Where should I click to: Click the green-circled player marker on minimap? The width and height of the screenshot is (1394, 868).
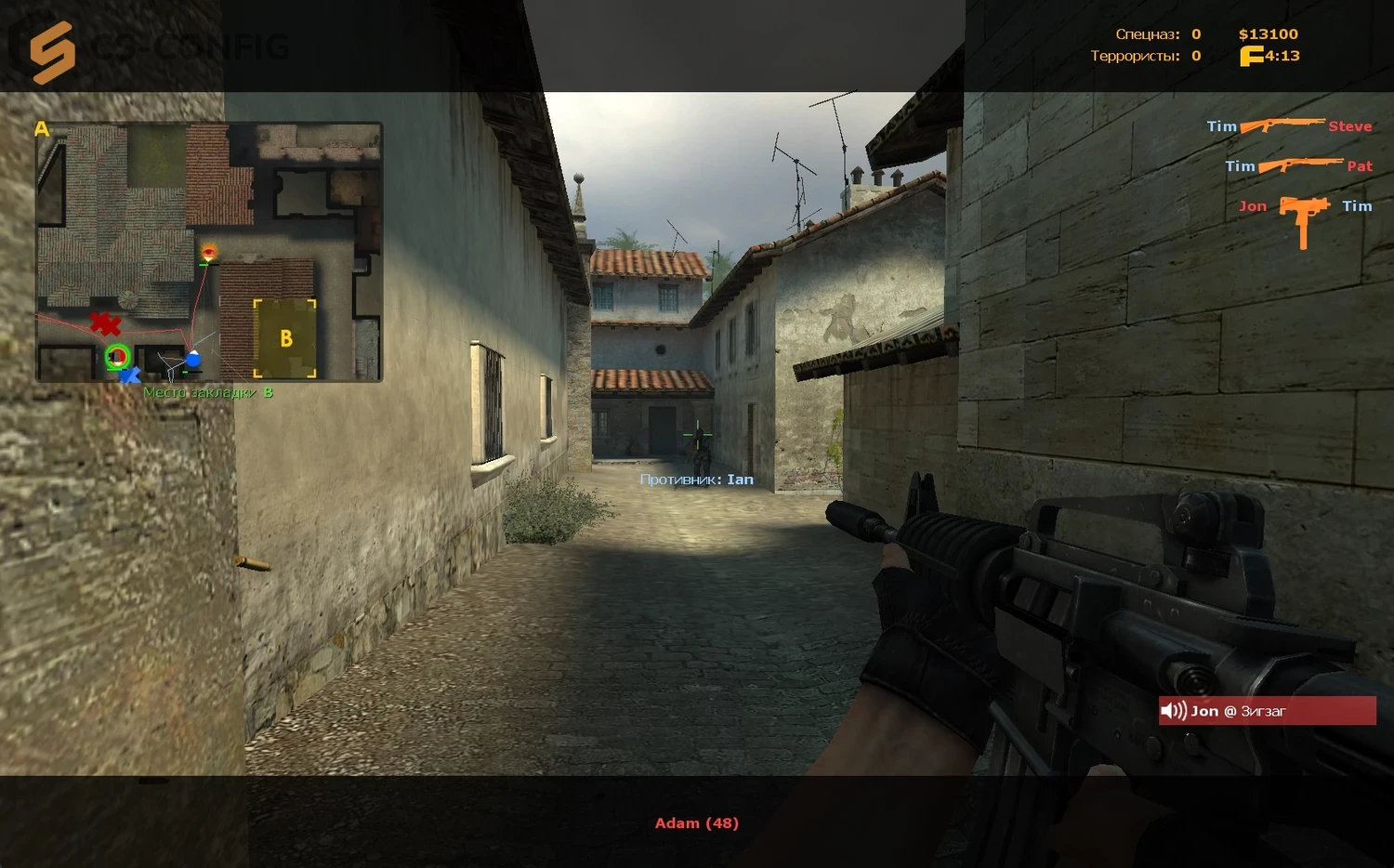coord(117,356)
